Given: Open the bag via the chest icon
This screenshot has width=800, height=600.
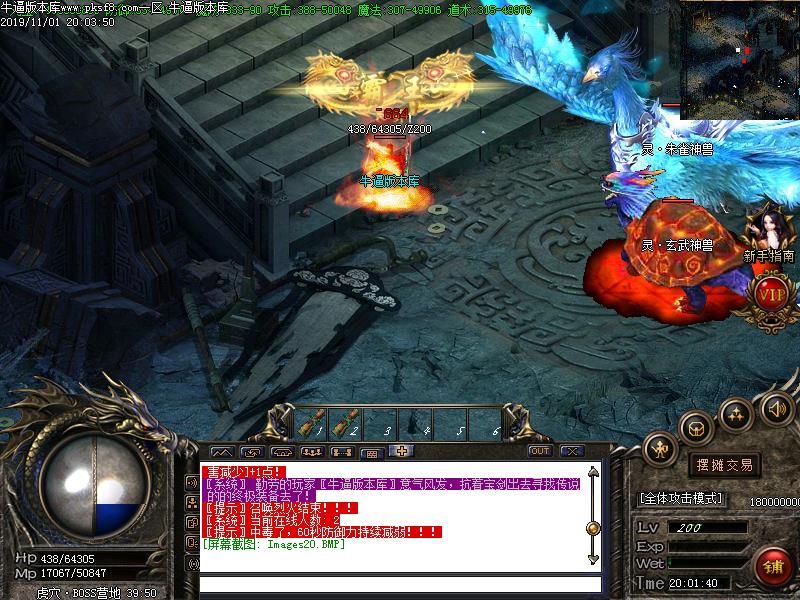Looking at the screenshot, I should click(x=696, y=428).
